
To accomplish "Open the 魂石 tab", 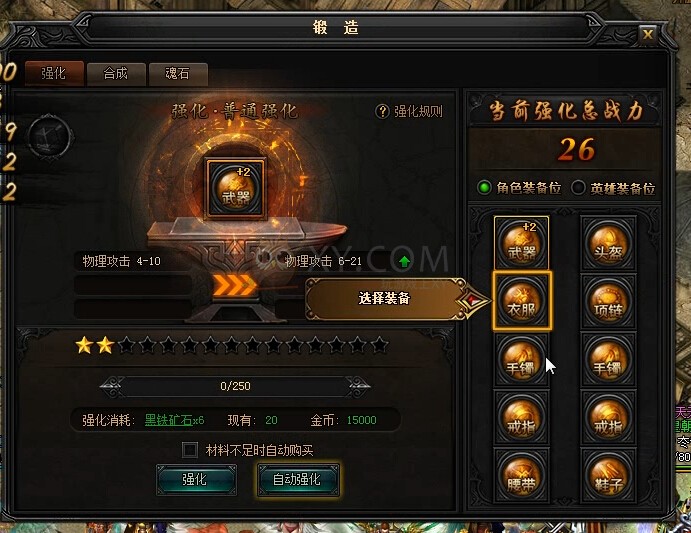I will coord(177,73).
